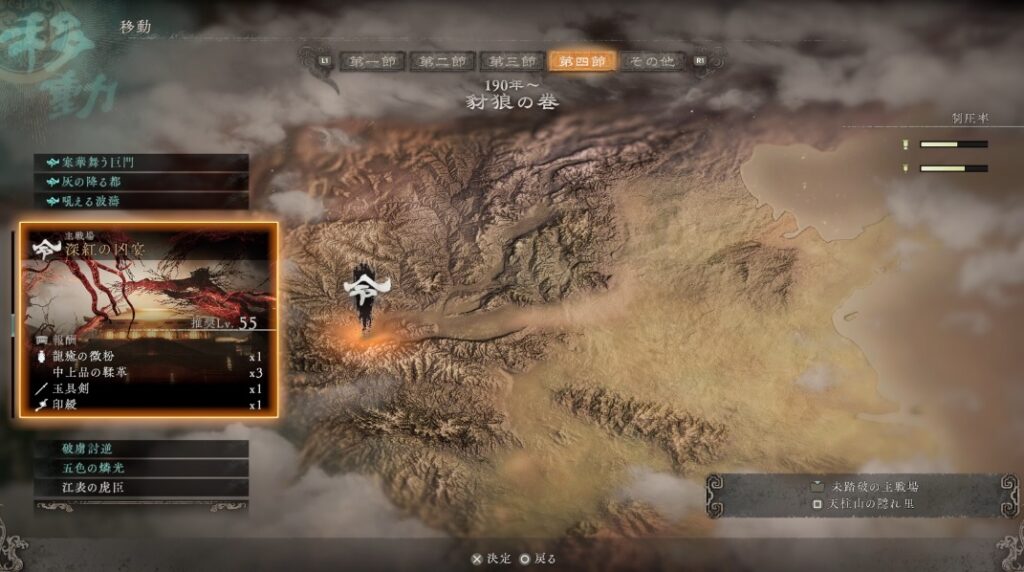Open the 第二節 chapter tab

(x=441, y=61)
